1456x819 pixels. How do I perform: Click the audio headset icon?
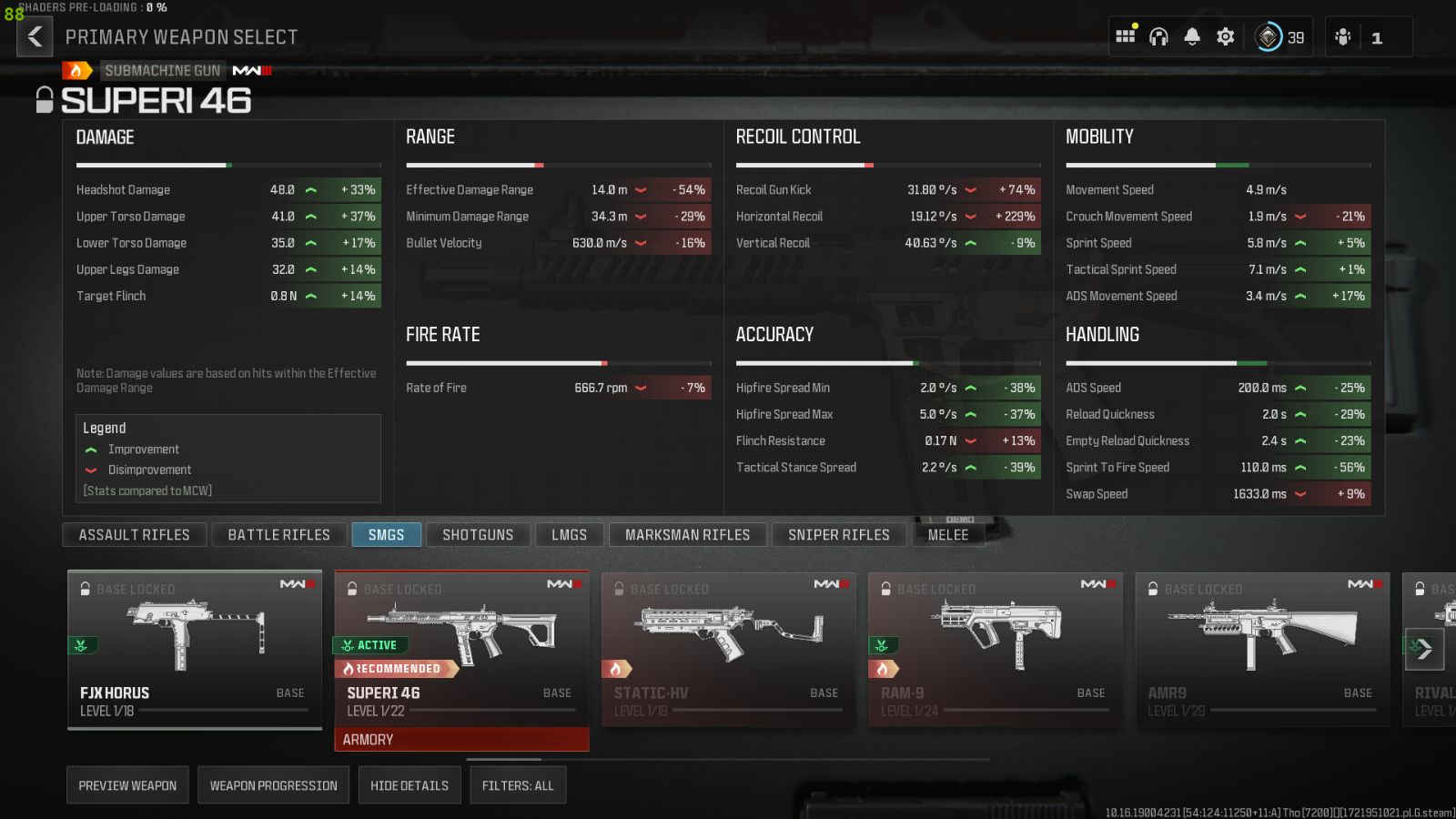(x=1158, y=36)
